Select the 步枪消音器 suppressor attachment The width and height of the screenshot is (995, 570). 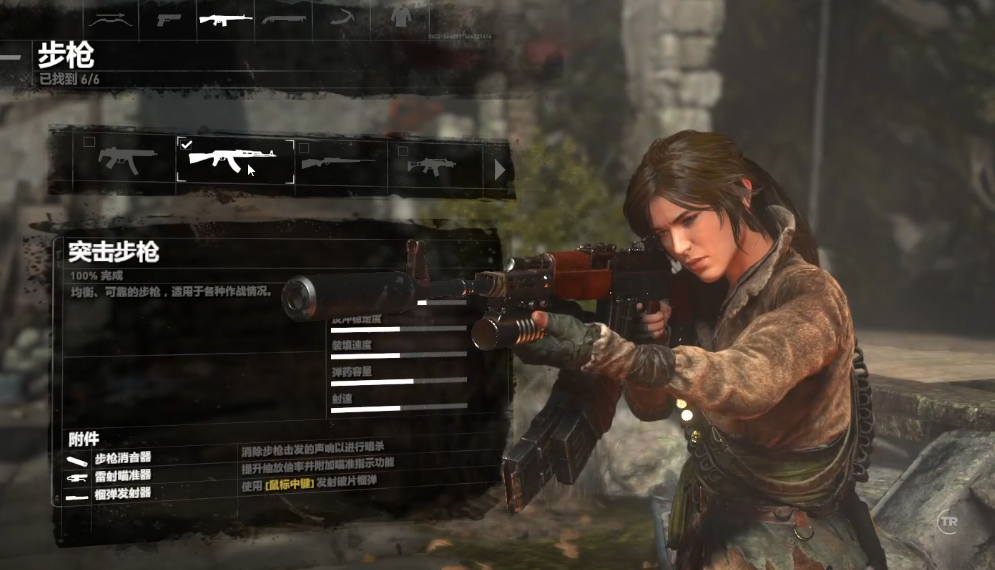[123, 458]
